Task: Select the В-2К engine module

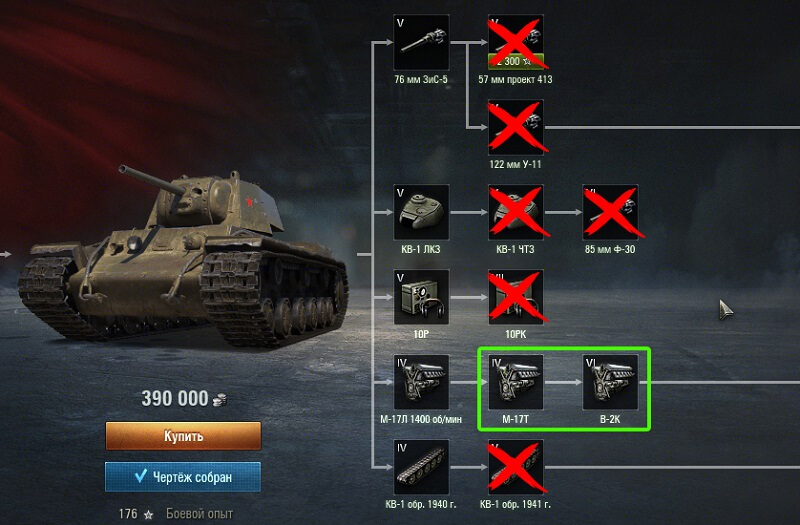Action: (610, 381)
